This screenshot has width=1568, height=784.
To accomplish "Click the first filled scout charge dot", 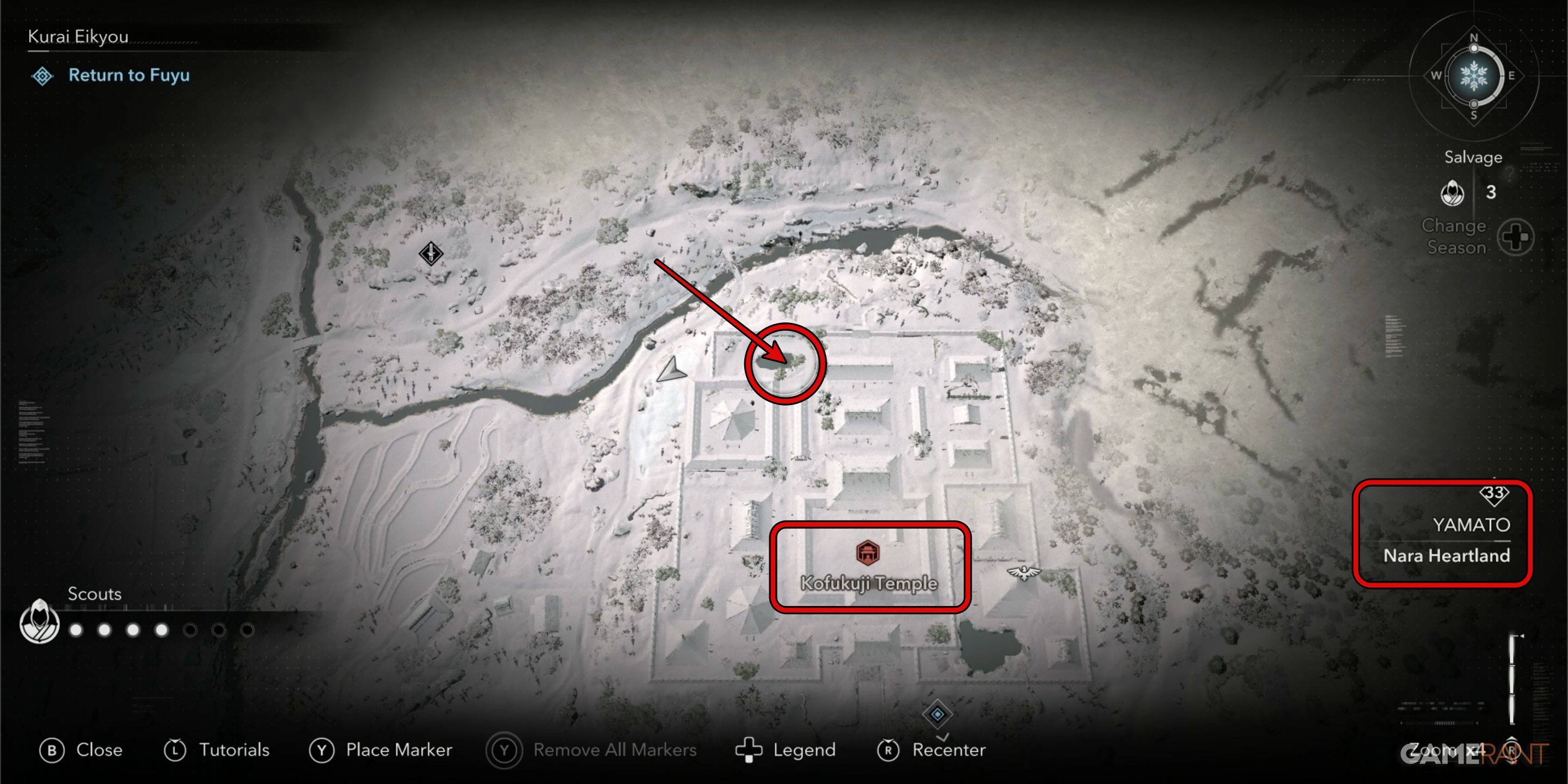I will (76, 630).
